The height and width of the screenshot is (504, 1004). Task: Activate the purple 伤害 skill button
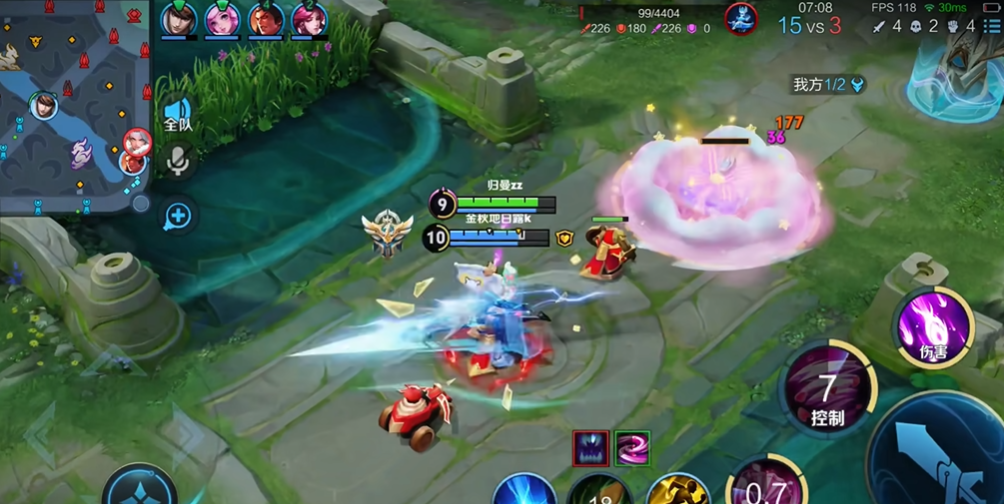934,325
